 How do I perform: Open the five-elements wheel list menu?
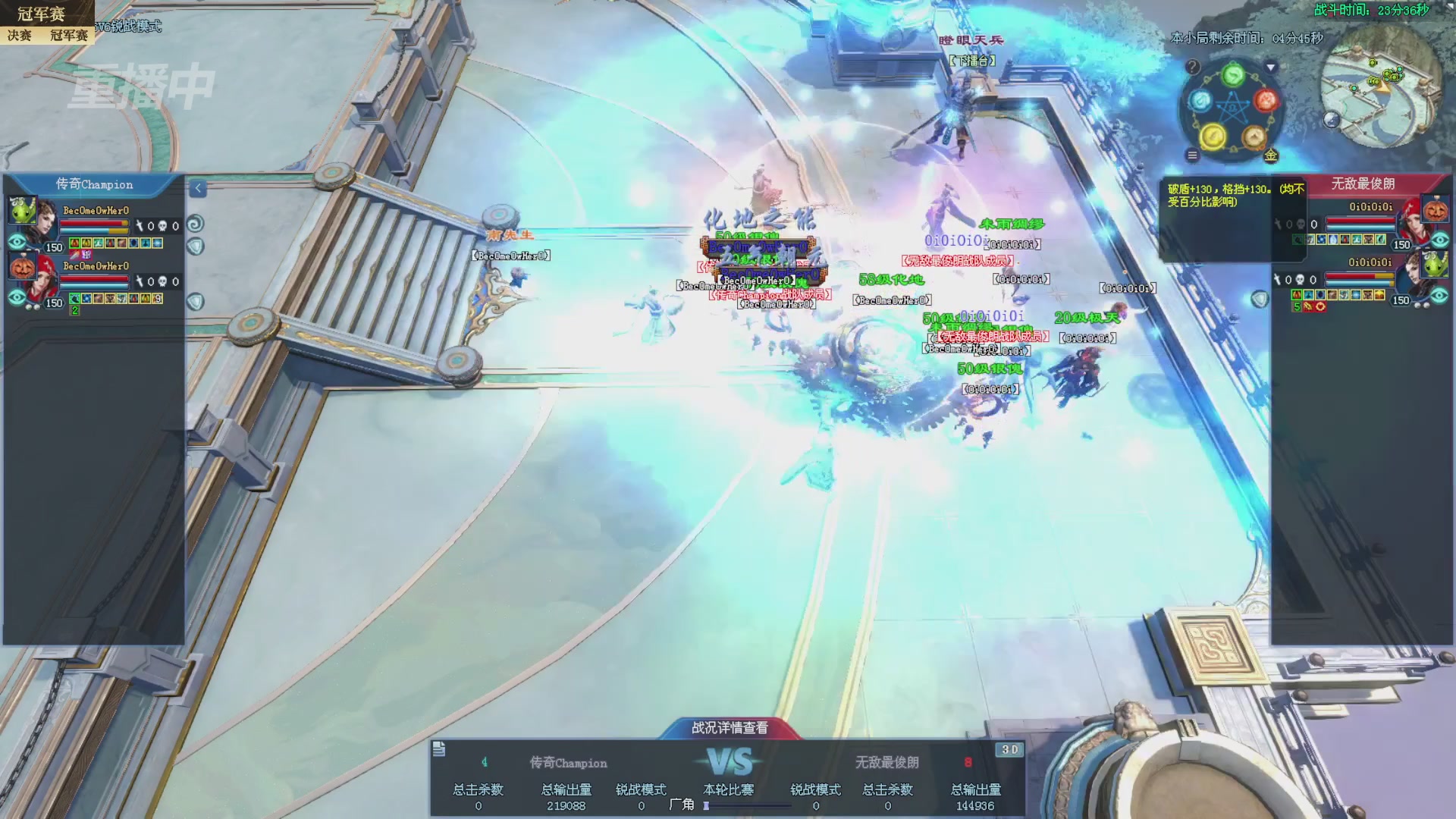(1192, 155)
